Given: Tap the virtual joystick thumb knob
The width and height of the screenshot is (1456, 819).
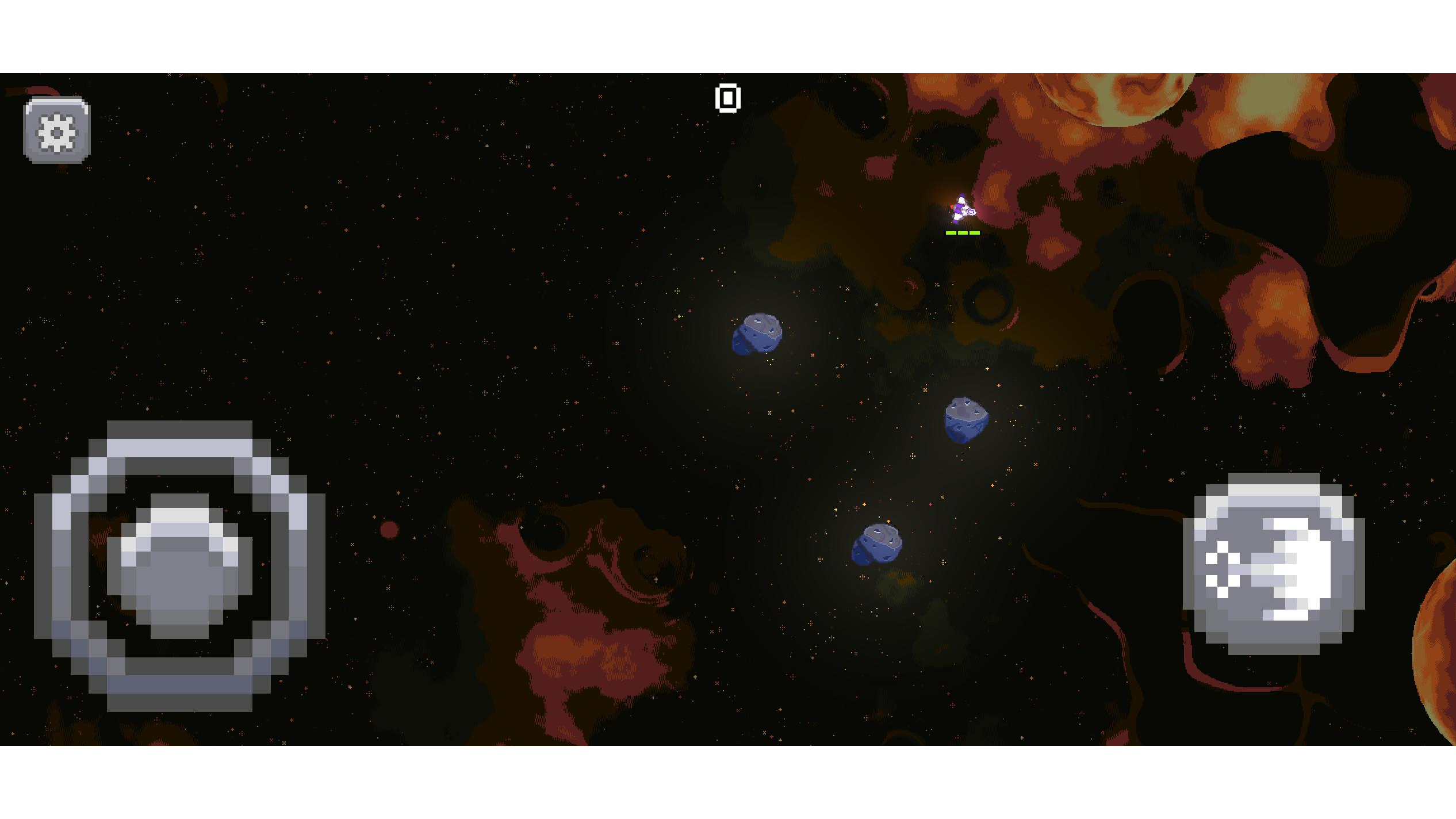Looking at the screenshot, I should pos(179,567).
